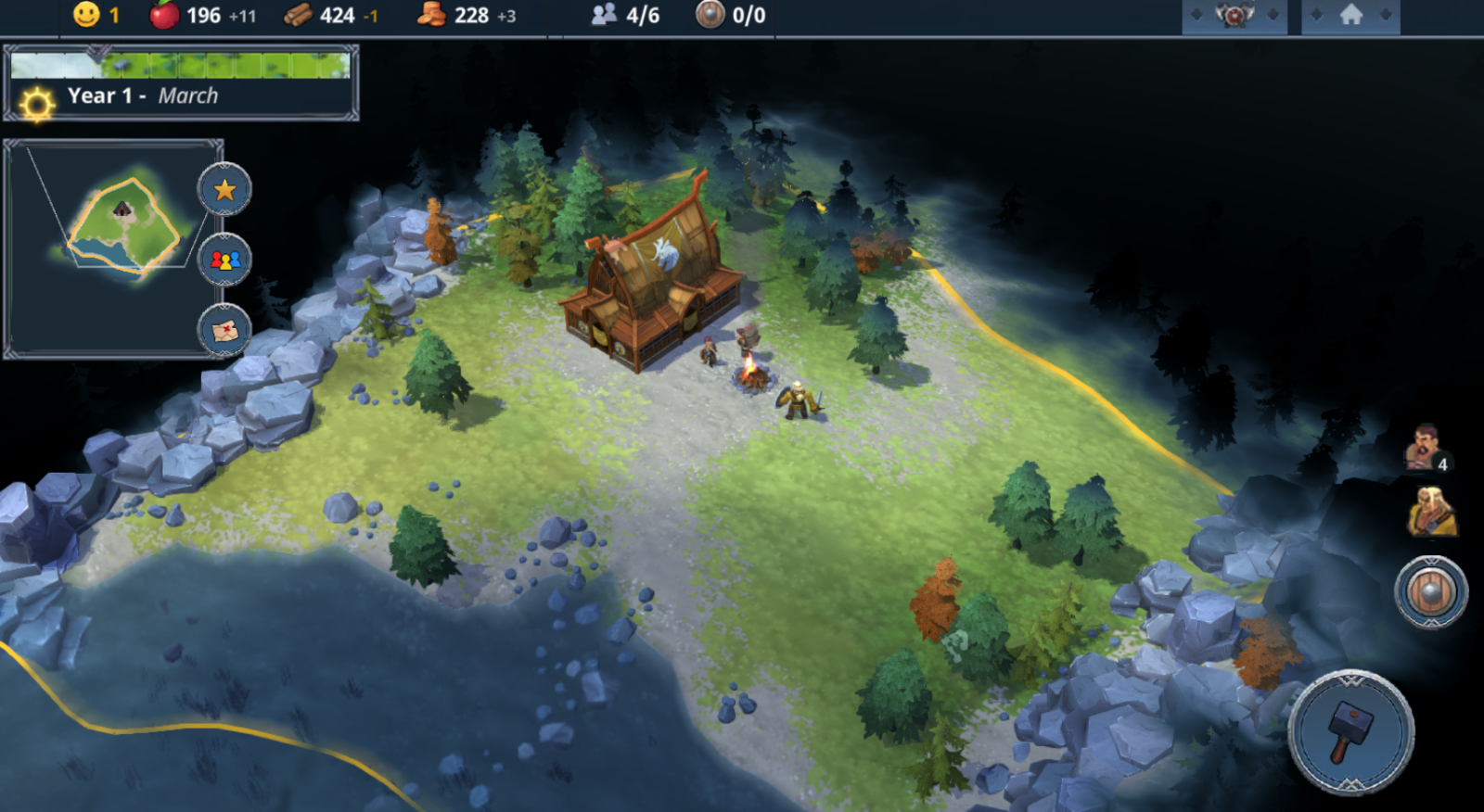Image resolution: width=1484 pixels, height=812 pixels.
Task: Tap the wood logs resource icon
Action: click(x=298, y=15)
